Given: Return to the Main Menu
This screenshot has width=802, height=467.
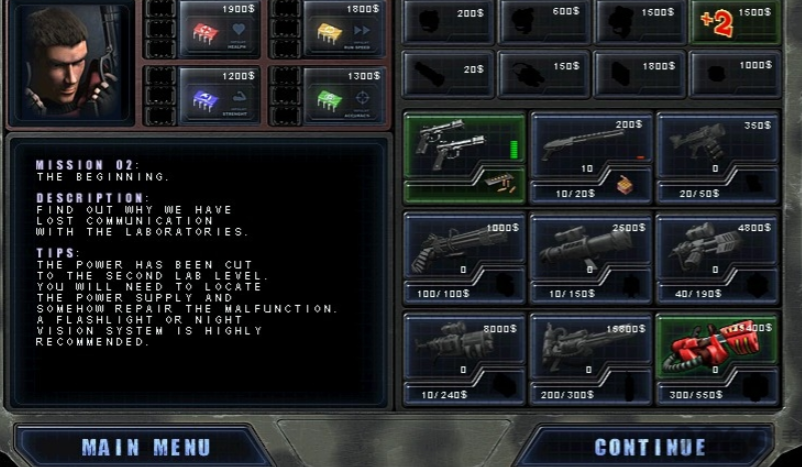Looking at the screenshot, I should 146,447.
